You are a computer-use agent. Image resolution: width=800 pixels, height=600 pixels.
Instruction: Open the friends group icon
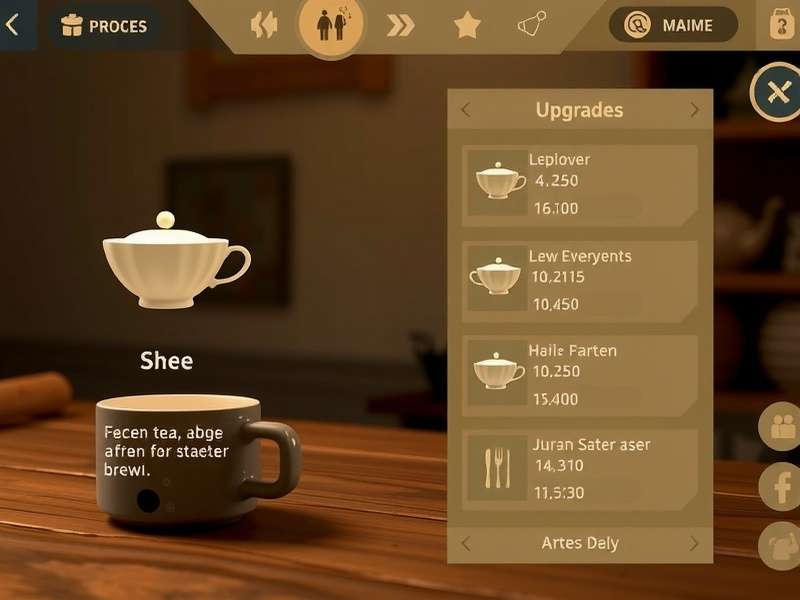click(x=781, y=428)
